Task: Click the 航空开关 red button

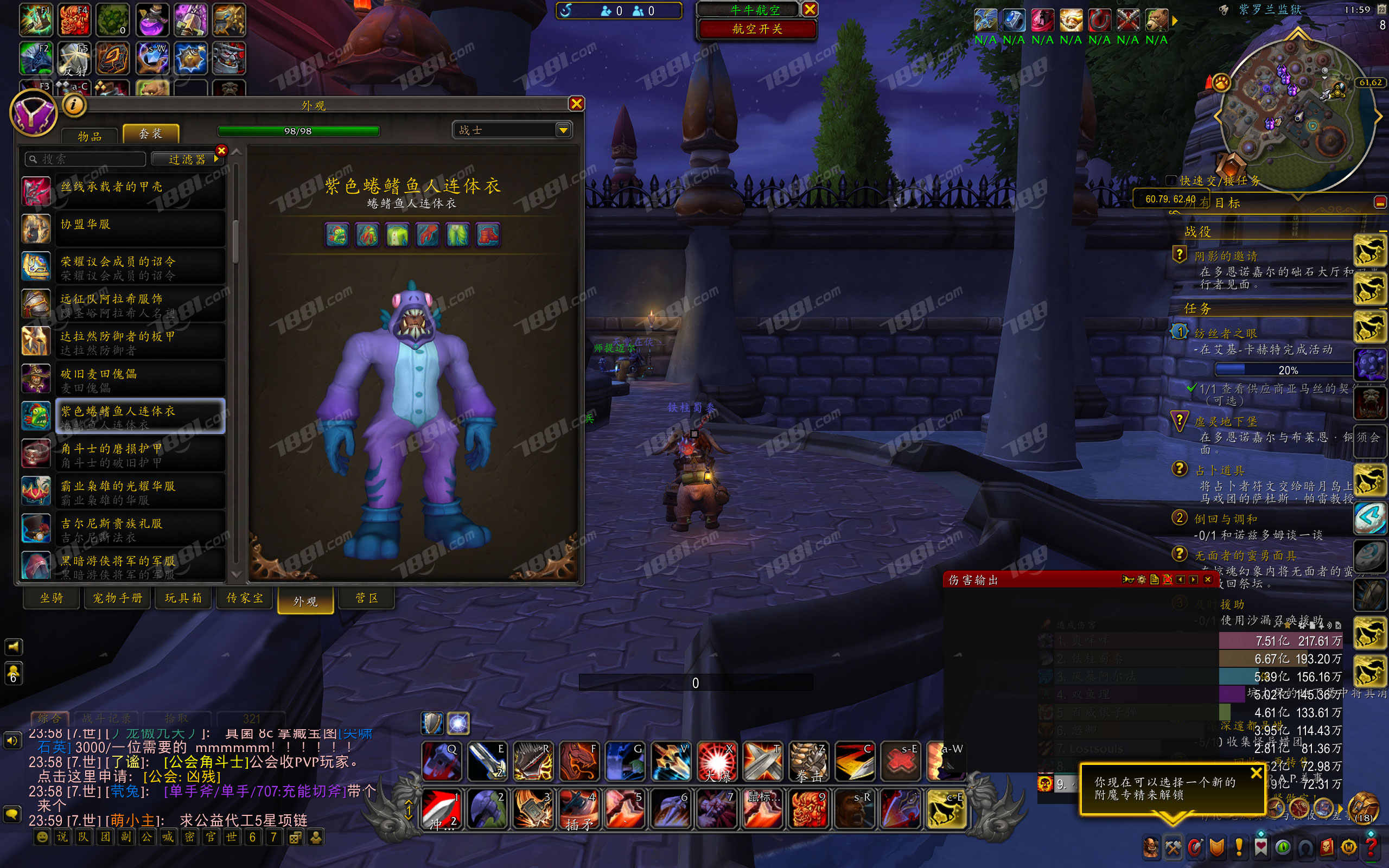Action: click(756, 29)
